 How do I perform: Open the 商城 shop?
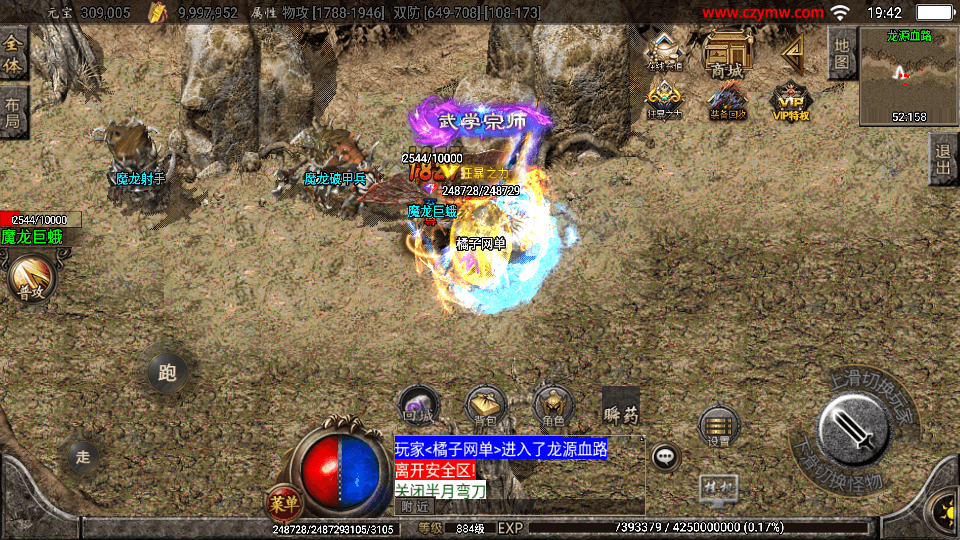click(726, 53)
